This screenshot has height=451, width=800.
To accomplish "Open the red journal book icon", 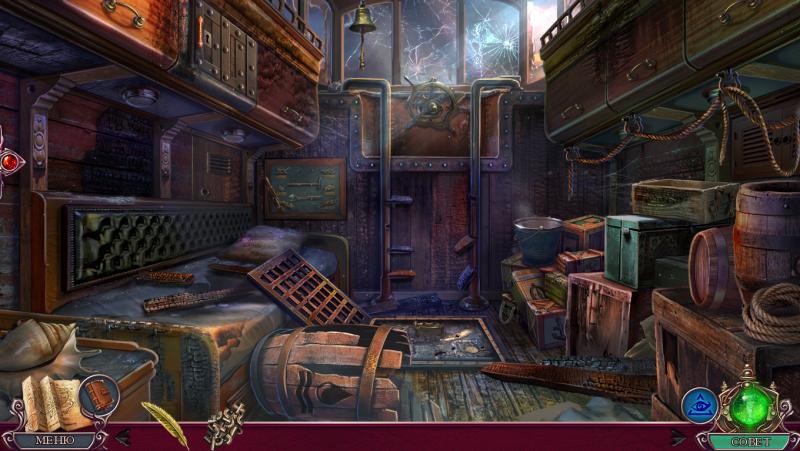I will pyautogui.click(x=99, y=394).
